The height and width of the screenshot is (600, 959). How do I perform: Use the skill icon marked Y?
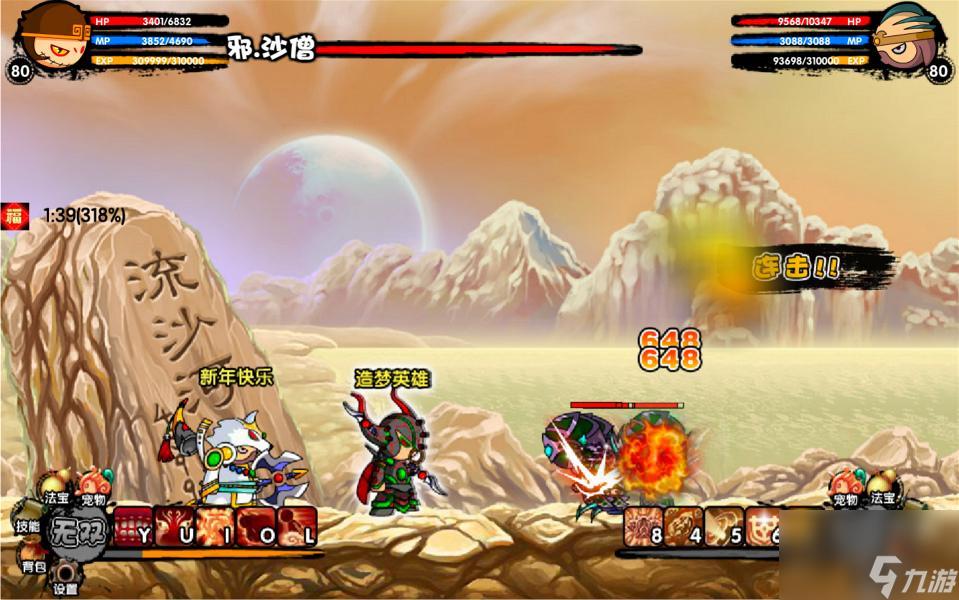click(x=134, y=526)
